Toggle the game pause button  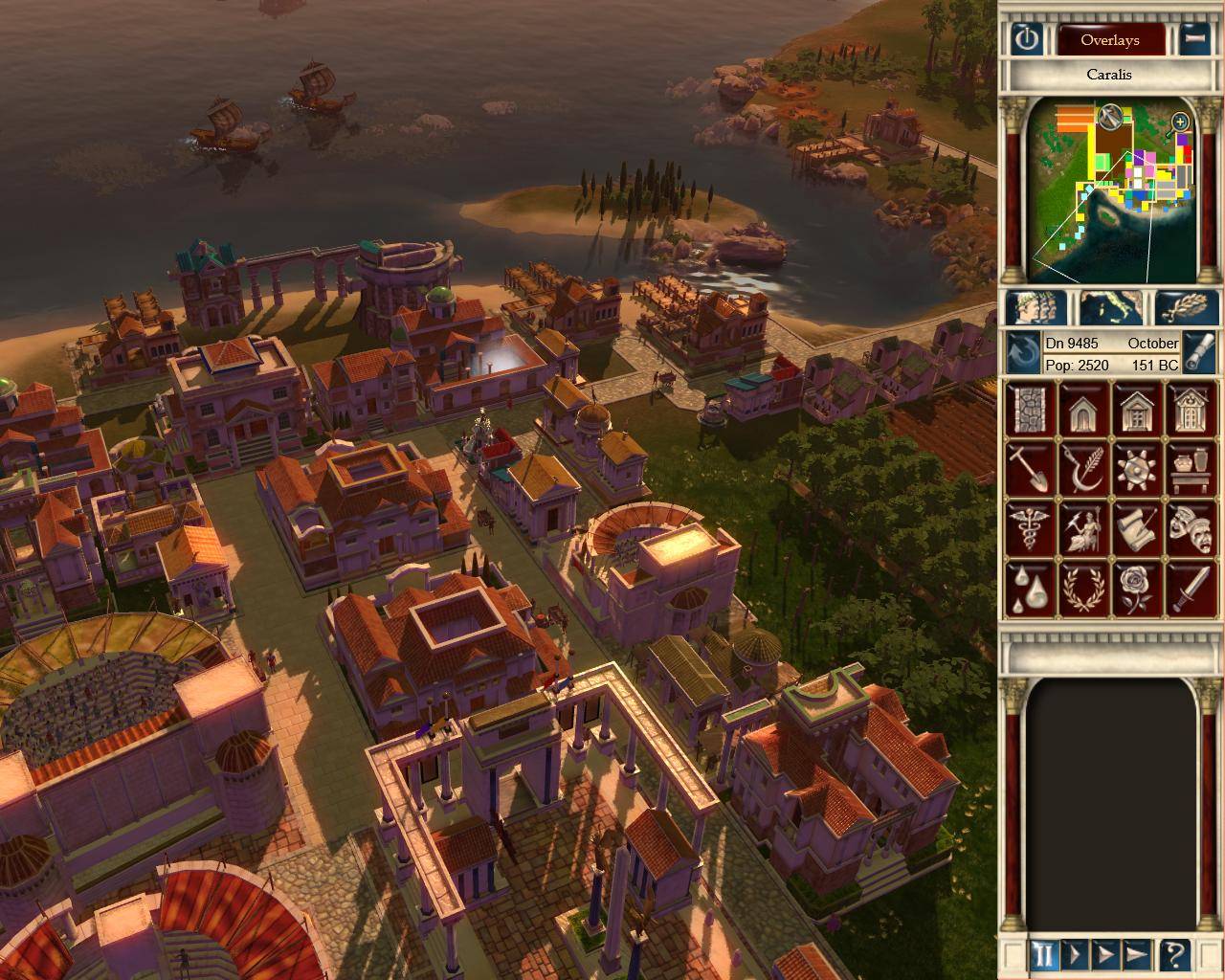(1042, 952)
